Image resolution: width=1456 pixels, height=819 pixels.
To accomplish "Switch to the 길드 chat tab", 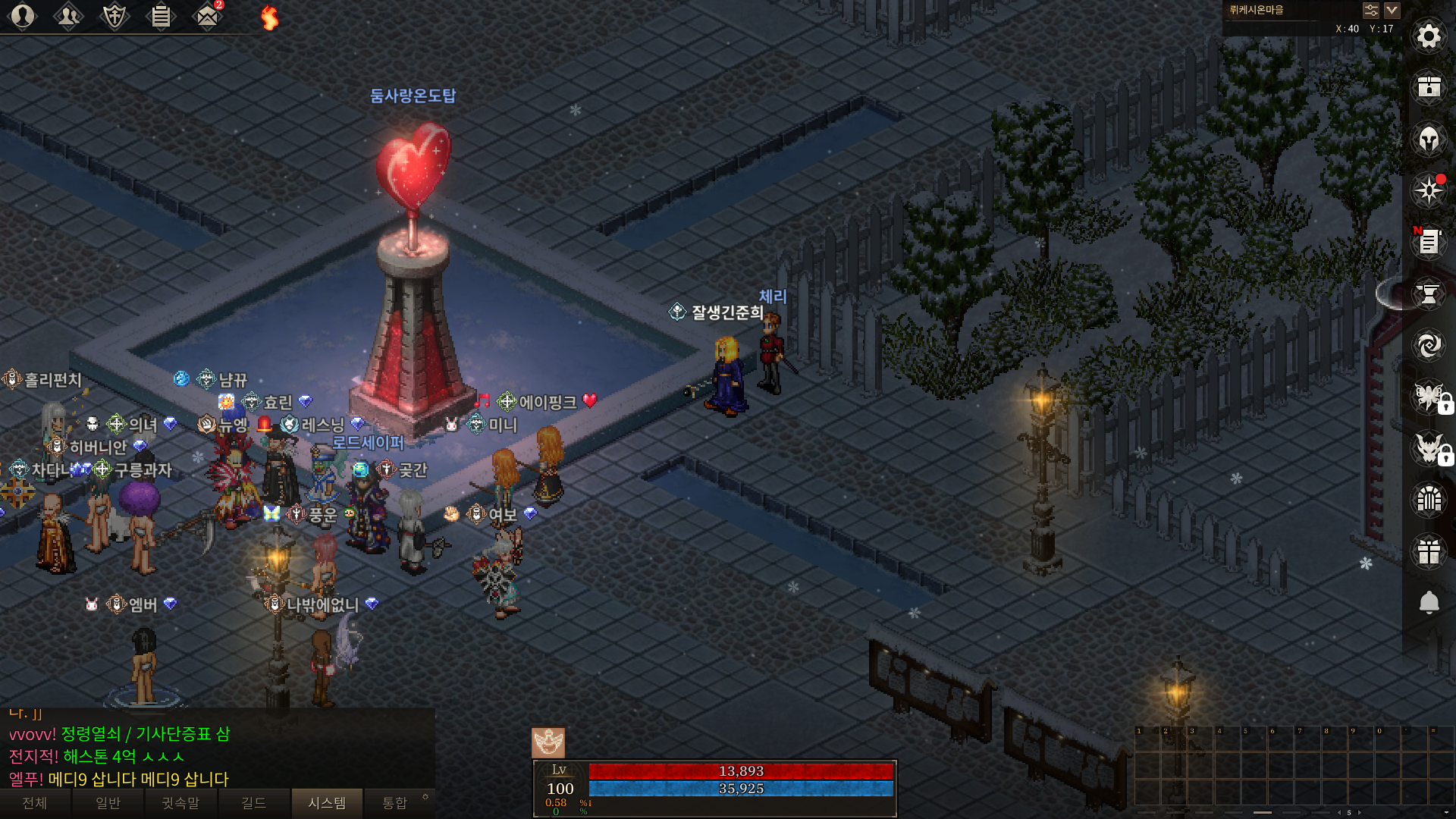I will [253, 803].
